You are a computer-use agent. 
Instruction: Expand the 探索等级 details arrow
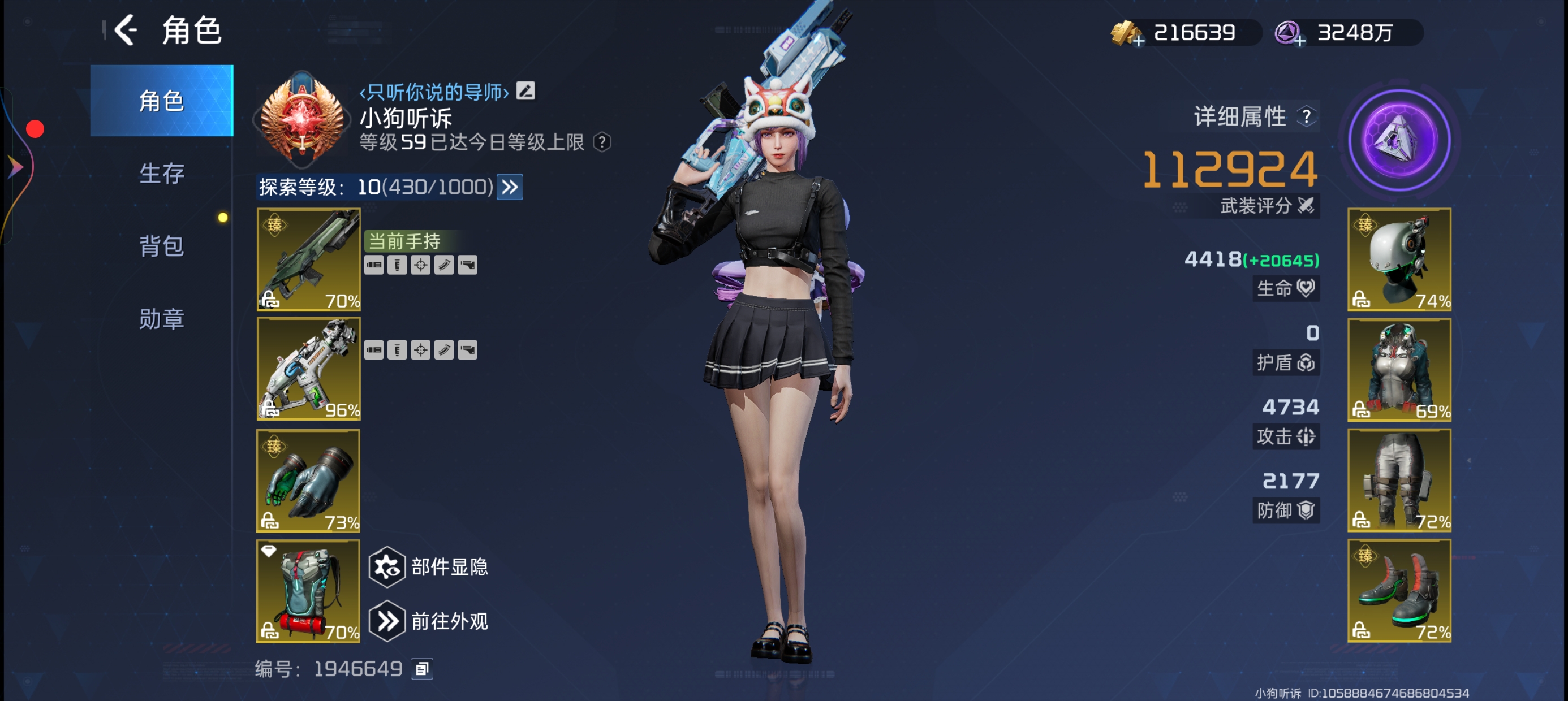510,187
